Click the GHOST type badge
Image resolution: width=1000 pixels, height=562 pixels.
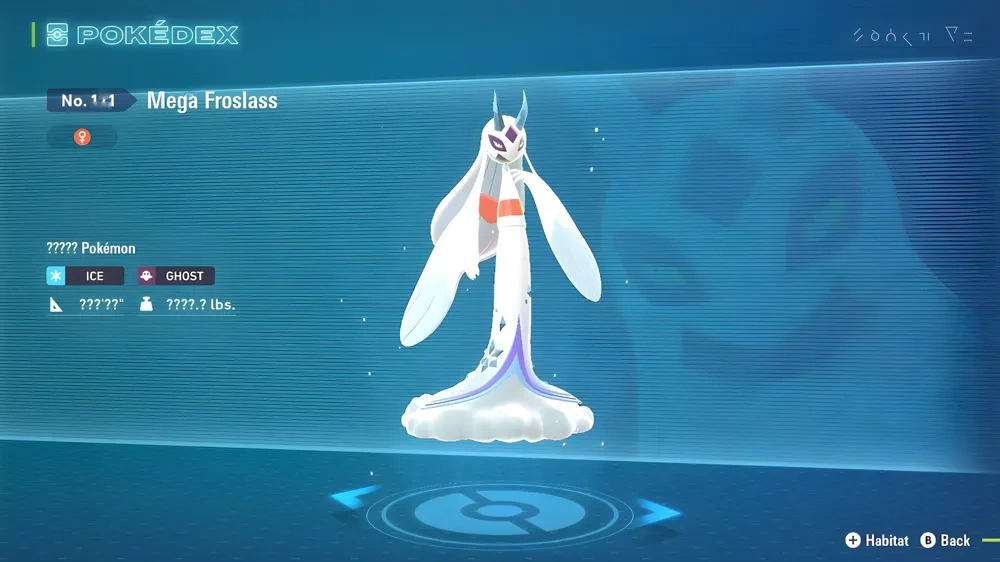[175, 276]
